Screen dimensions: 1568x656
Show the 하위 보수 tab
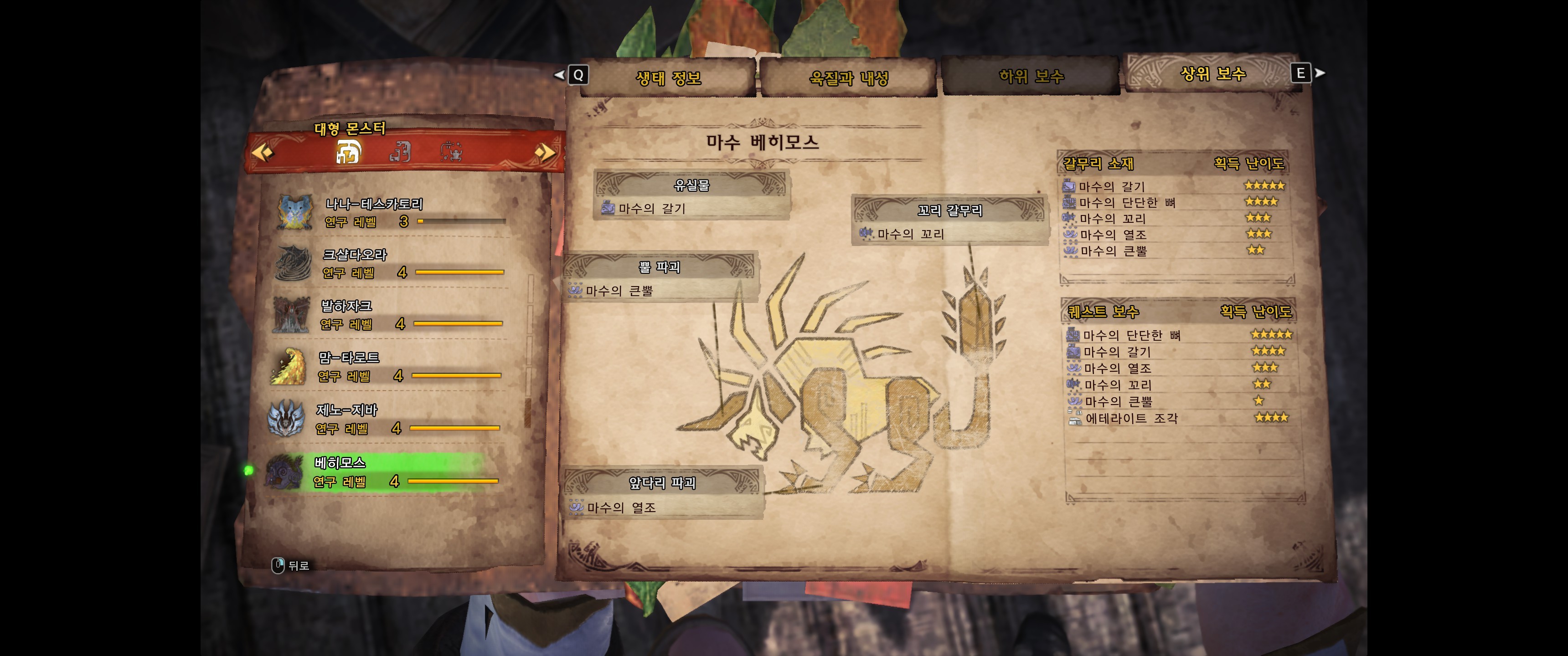click(x=1031, y=77)
